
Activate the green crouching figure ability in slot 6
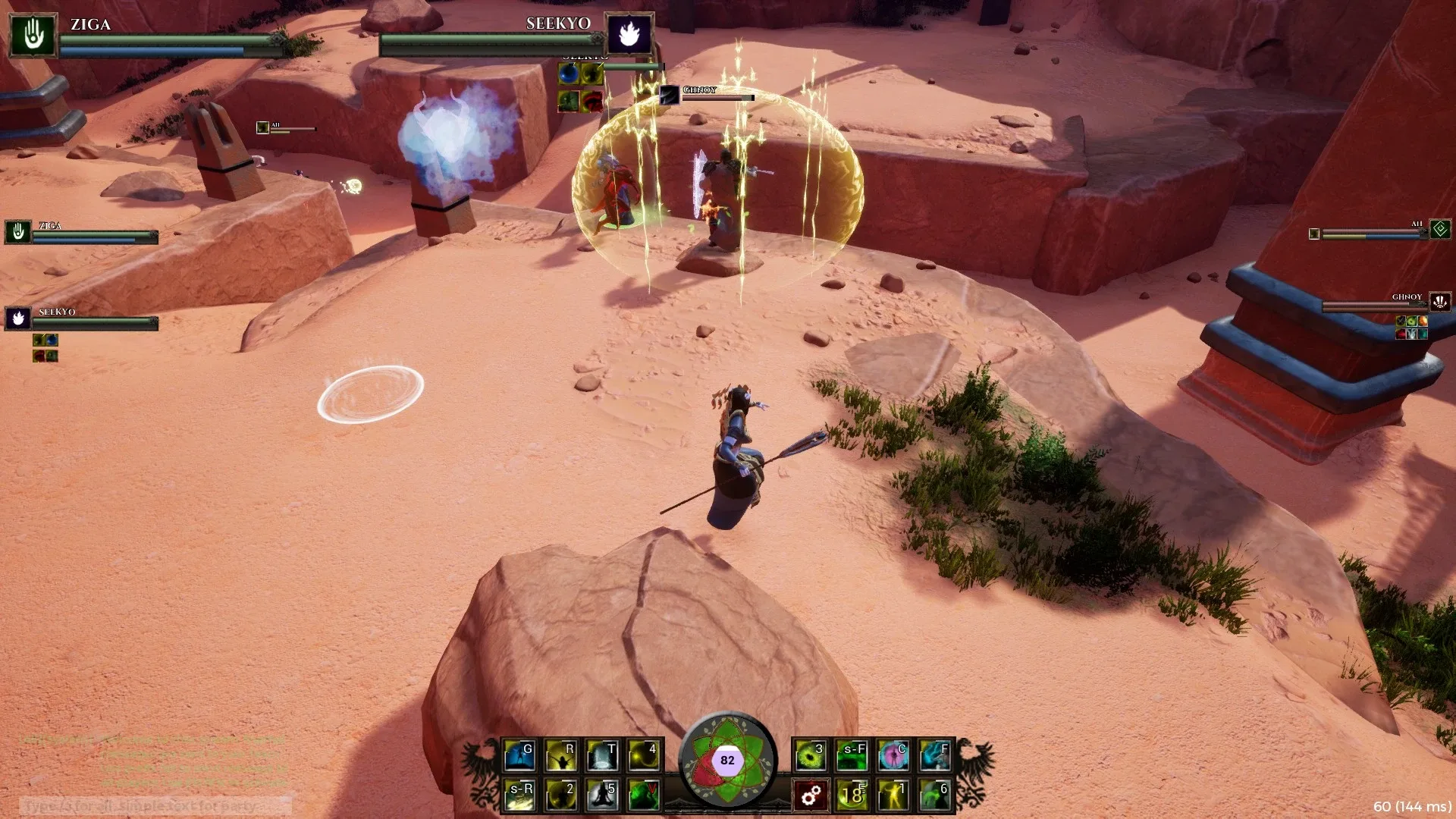934,795
